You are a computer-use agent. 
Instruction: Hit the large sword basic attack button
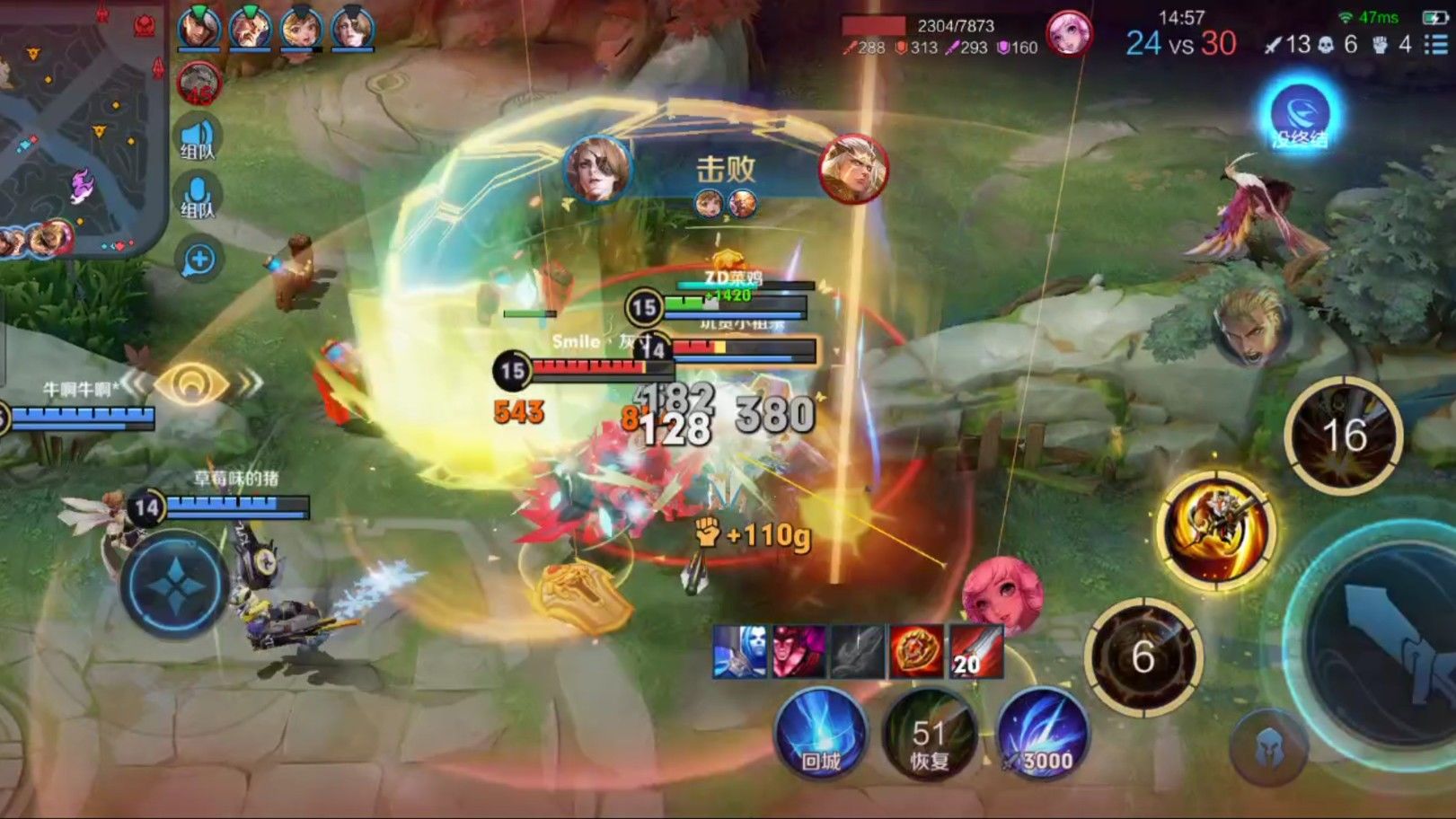point(1388,642)
